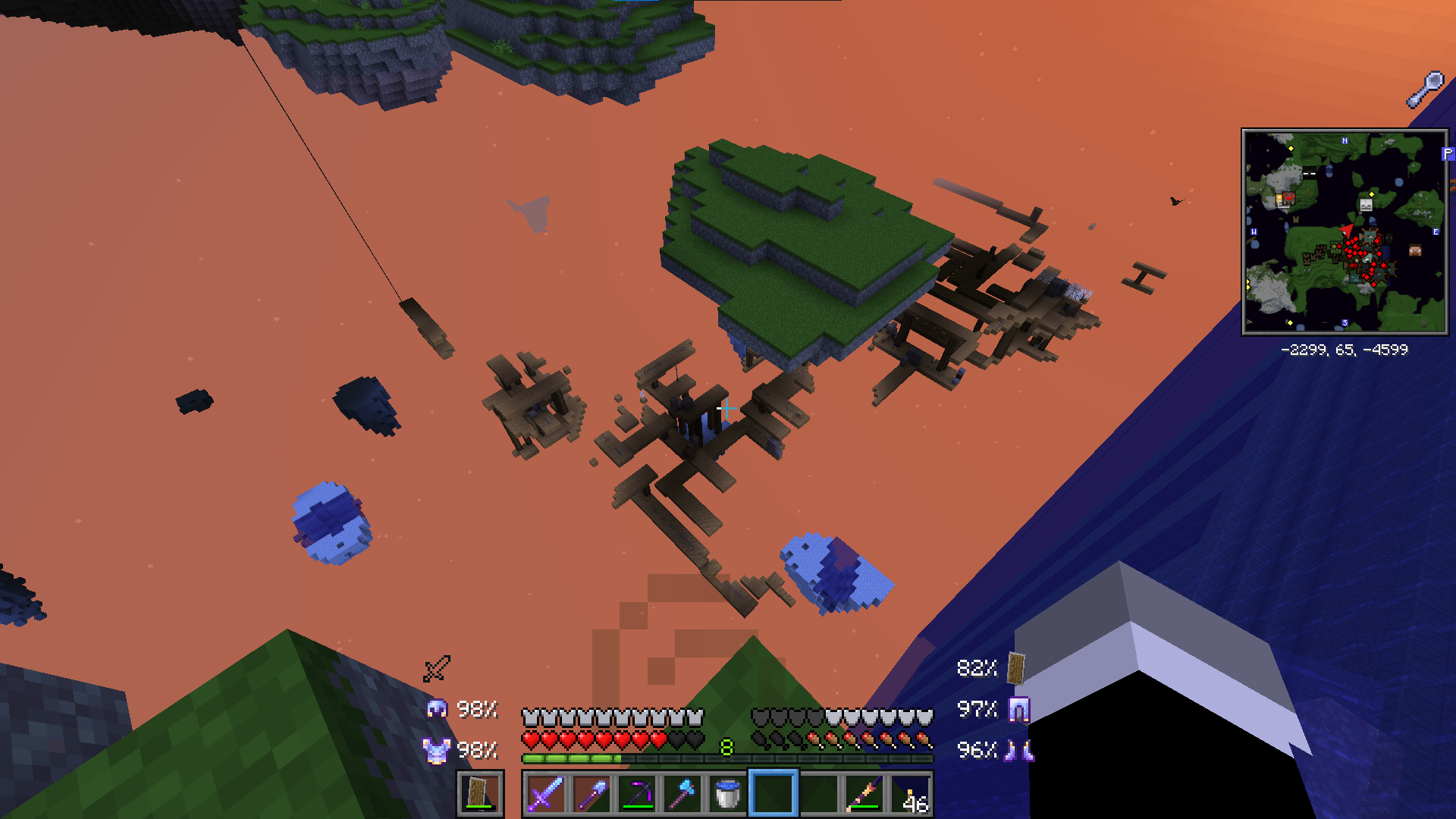Click the coordinates text below the minimap
Screen dimensions: 1456x819
(1345, 350)
